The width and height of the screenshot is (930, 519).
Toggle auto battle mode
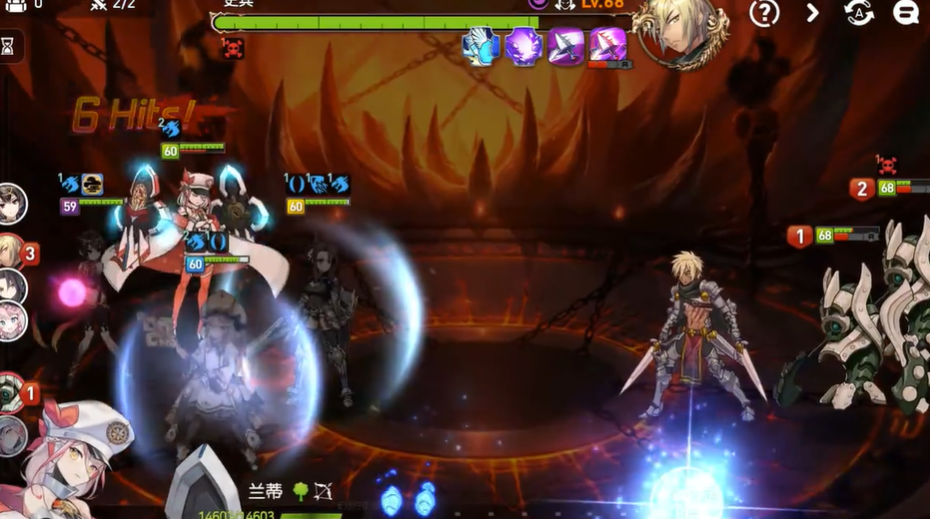(858, 13)
